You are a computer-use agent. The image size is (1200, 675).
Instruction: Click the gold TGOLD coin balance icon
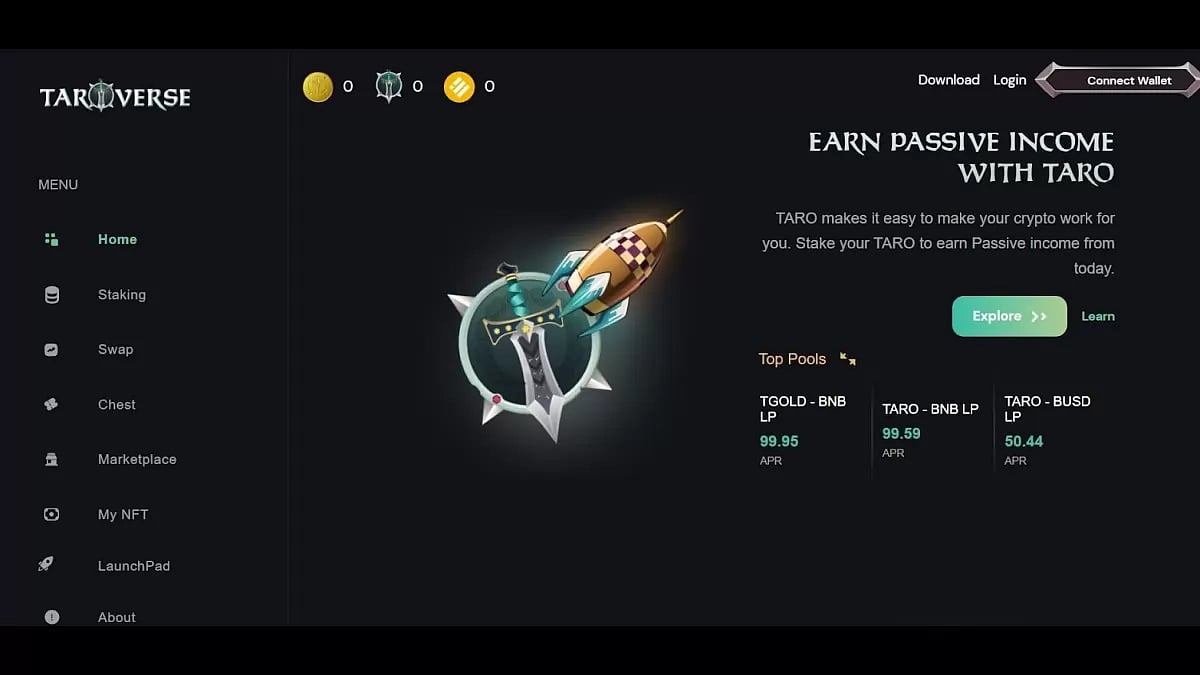tap(318, 87)
